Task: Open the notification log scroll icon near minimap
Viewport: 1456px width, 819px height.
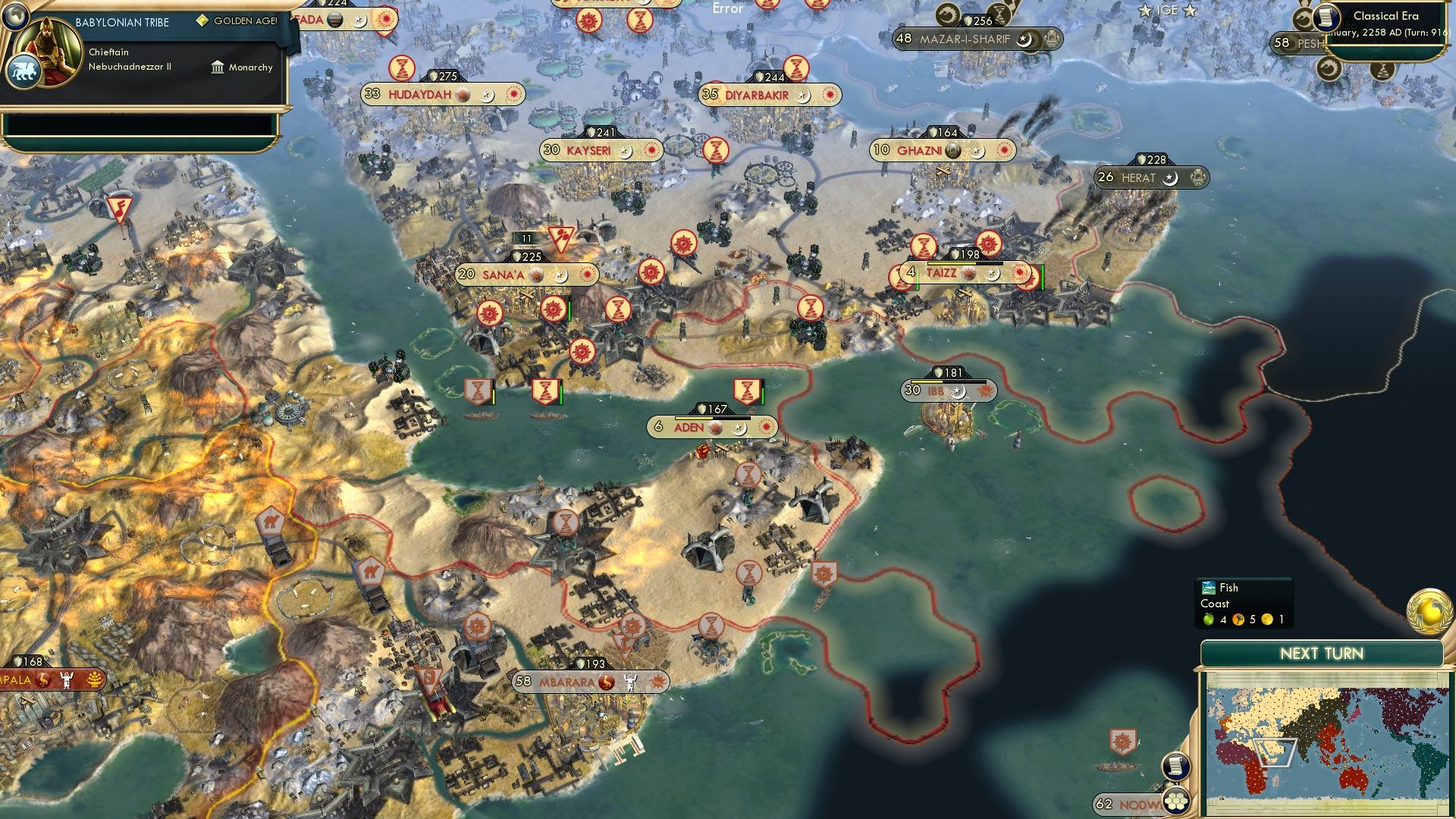Action: [1176, 767]
